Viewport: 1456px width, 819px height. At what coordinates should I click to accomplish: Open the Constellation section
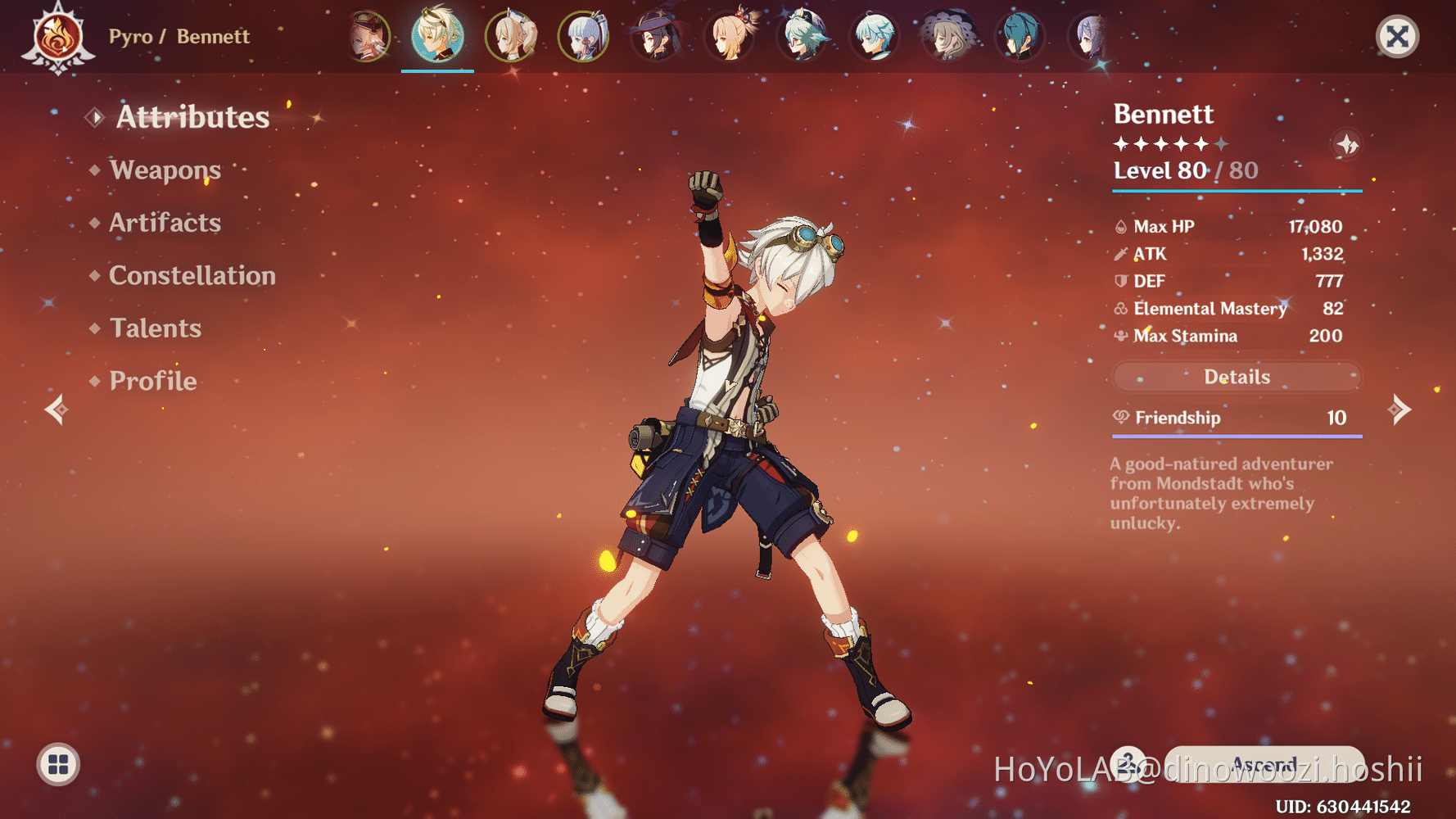click(192, 276)
